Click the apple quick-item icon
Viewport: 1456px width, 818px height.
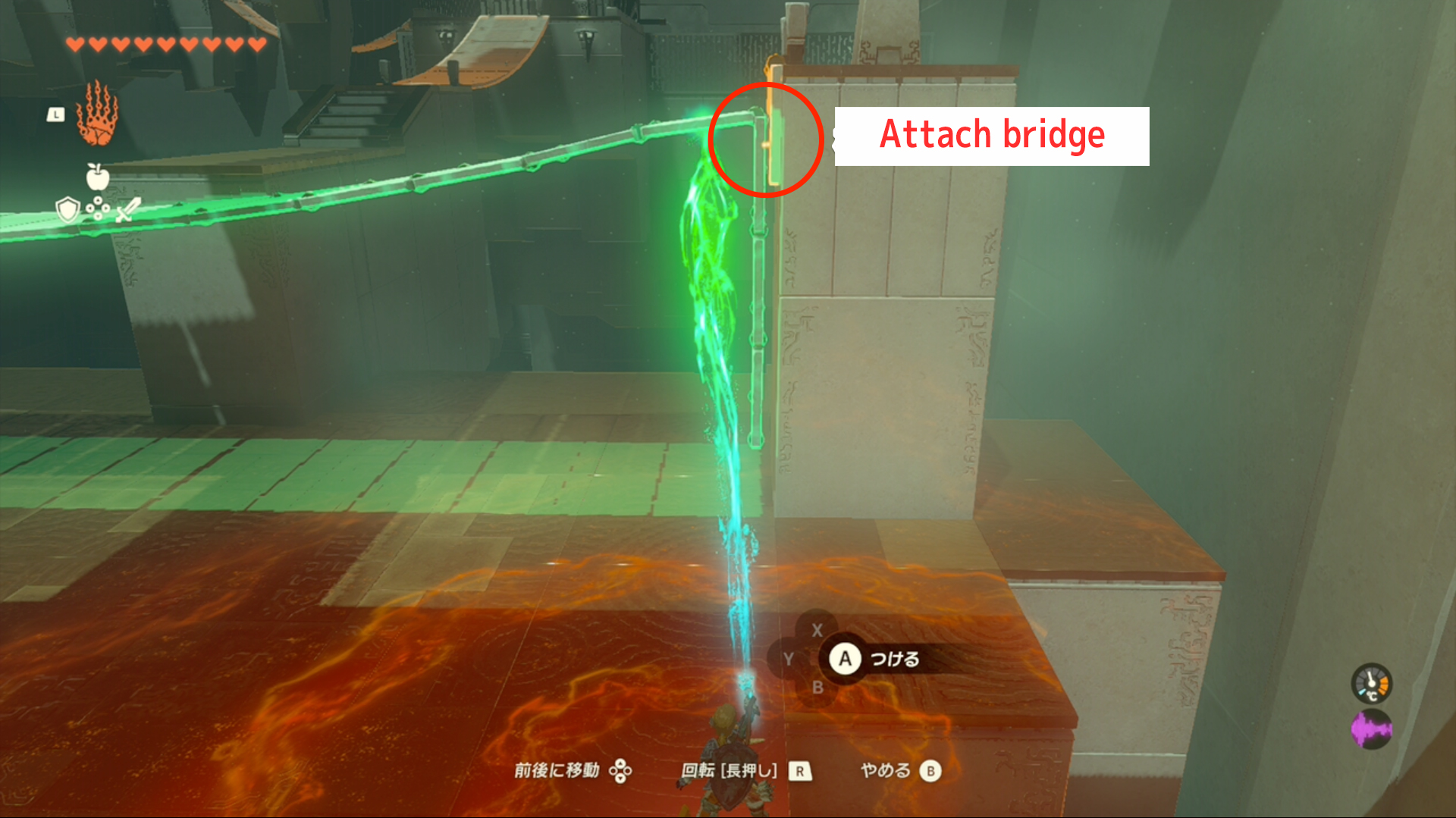(x=98, y=177)
